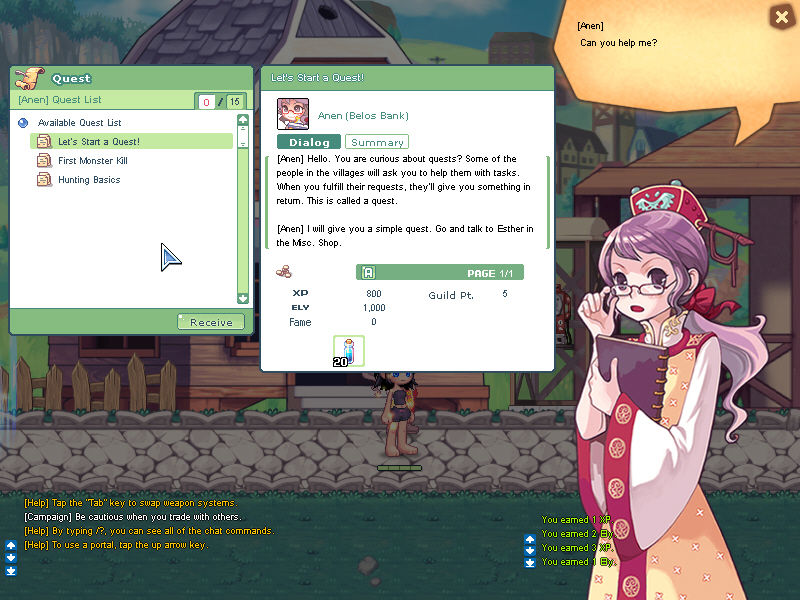Viewport: 800px width, 600px height.
Task: Click Anen's portrait in quest details
Action: coord(292,113)
